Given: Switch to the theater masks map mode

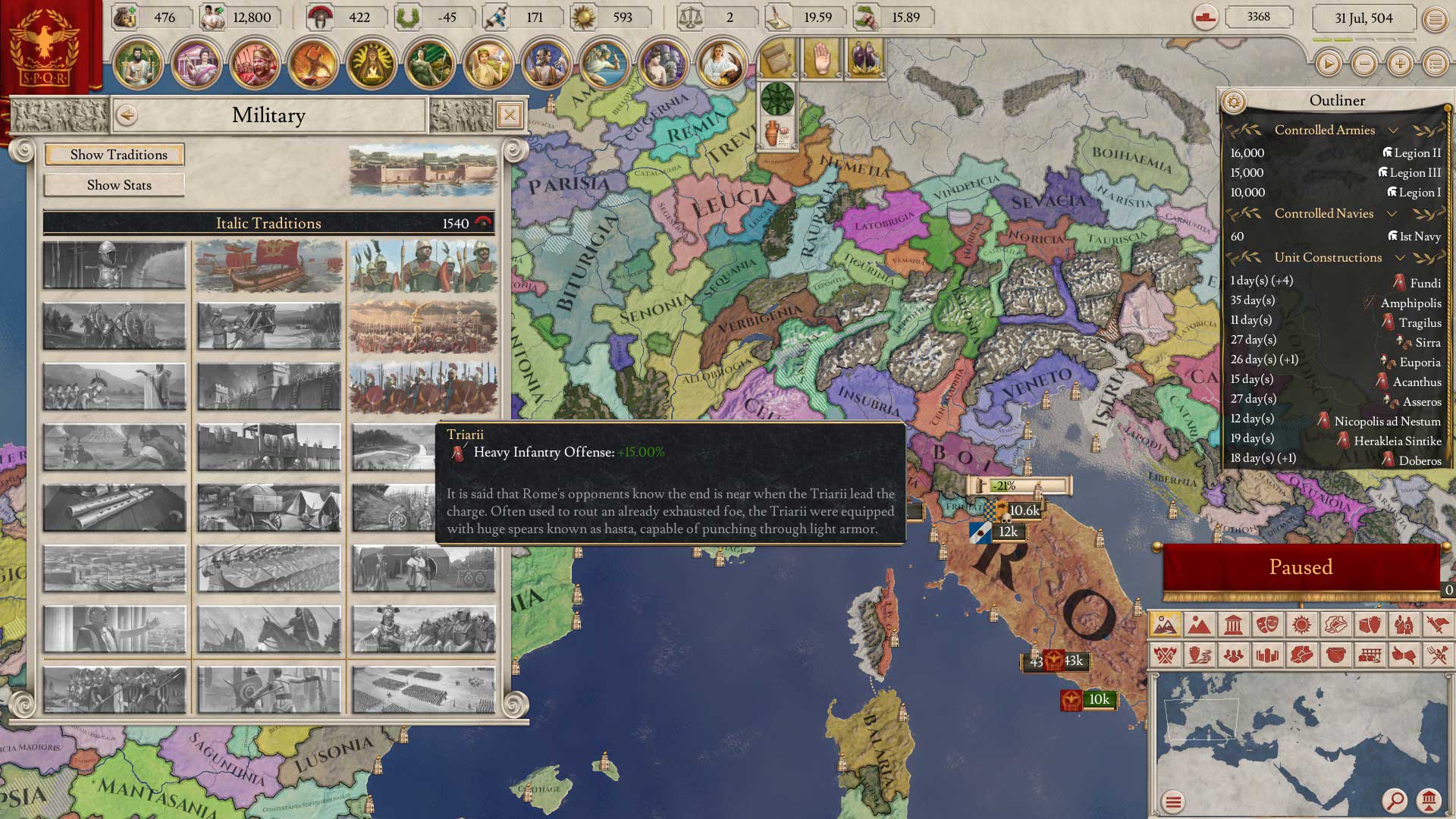Looking at the screenshot, I should coord(1267,625).
